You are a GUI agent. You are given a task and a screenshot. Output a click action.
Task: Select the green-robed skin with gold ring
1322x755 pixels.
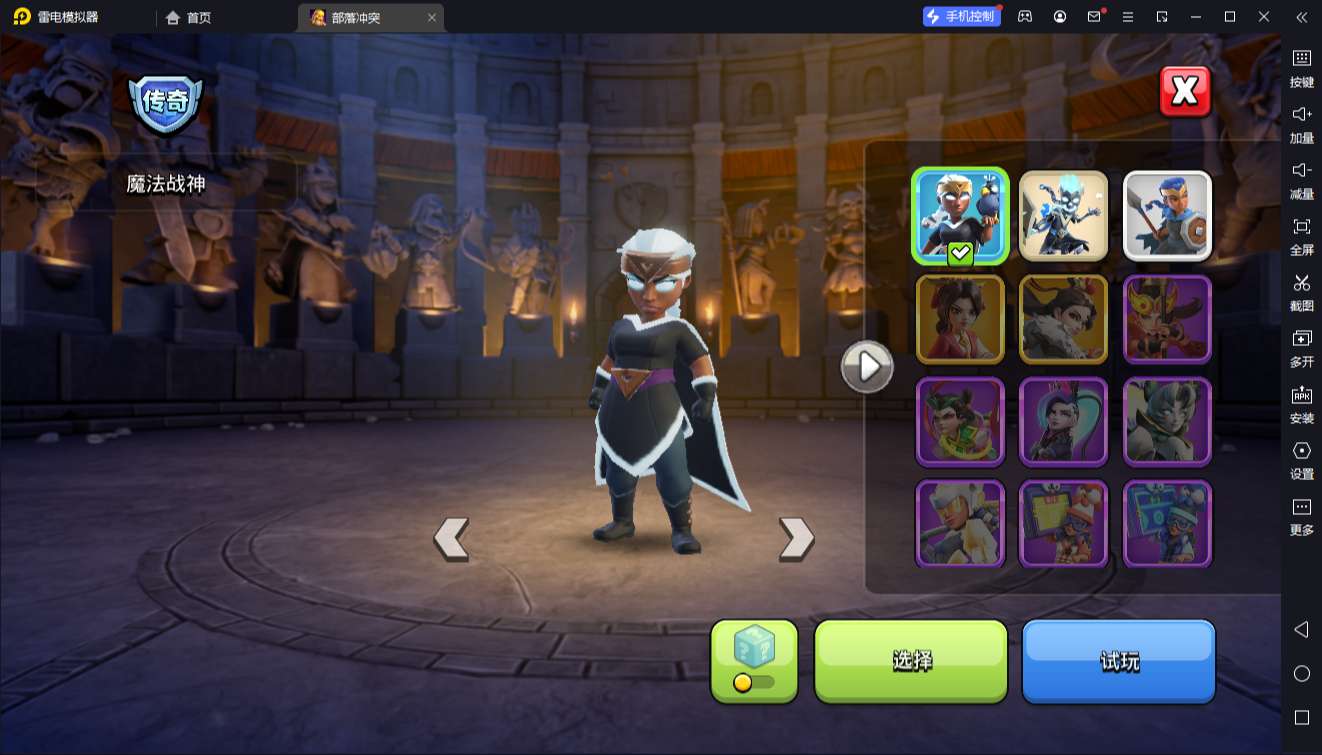pyautogui.click(x=960, y=422)
